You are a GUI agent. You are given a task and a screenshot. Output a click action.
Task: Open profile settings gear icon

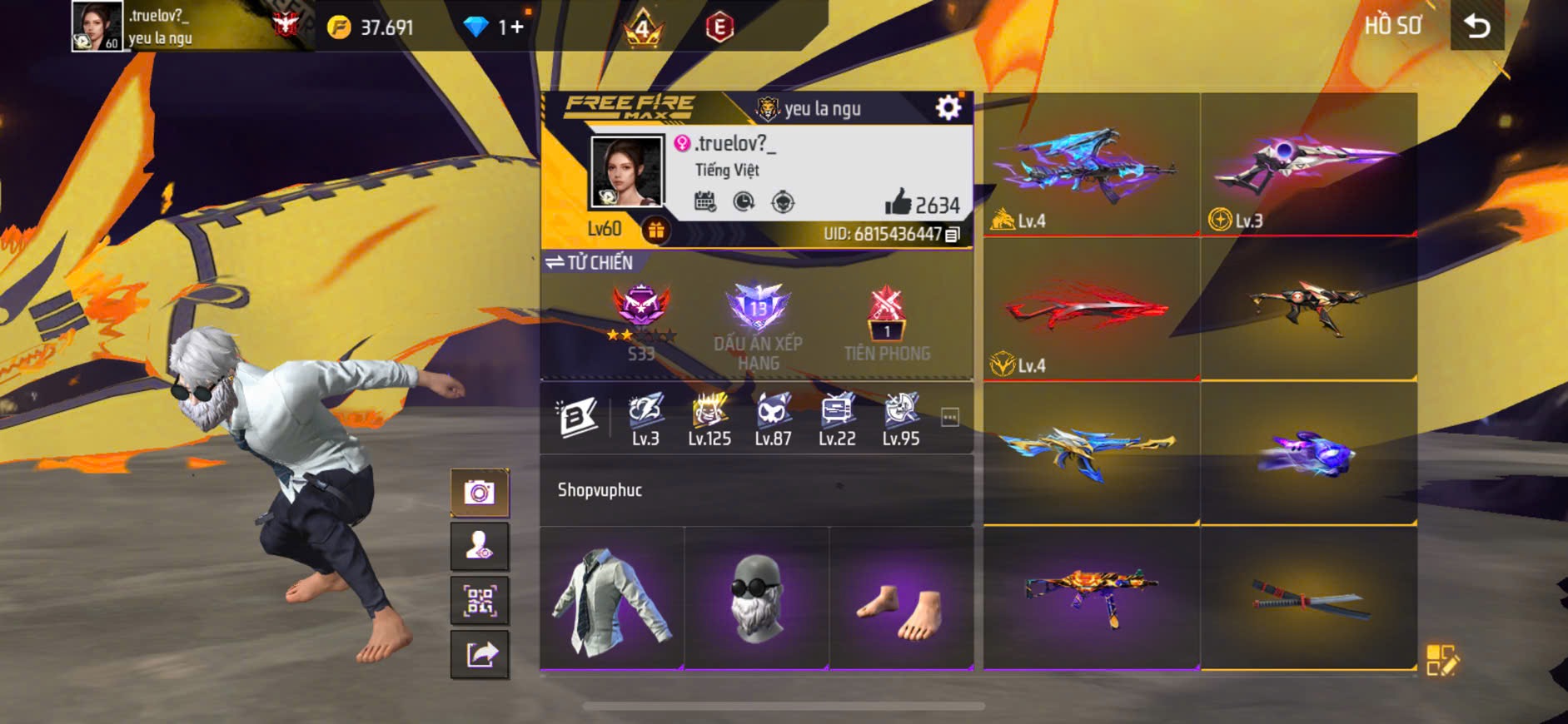(x=948, y=107)
